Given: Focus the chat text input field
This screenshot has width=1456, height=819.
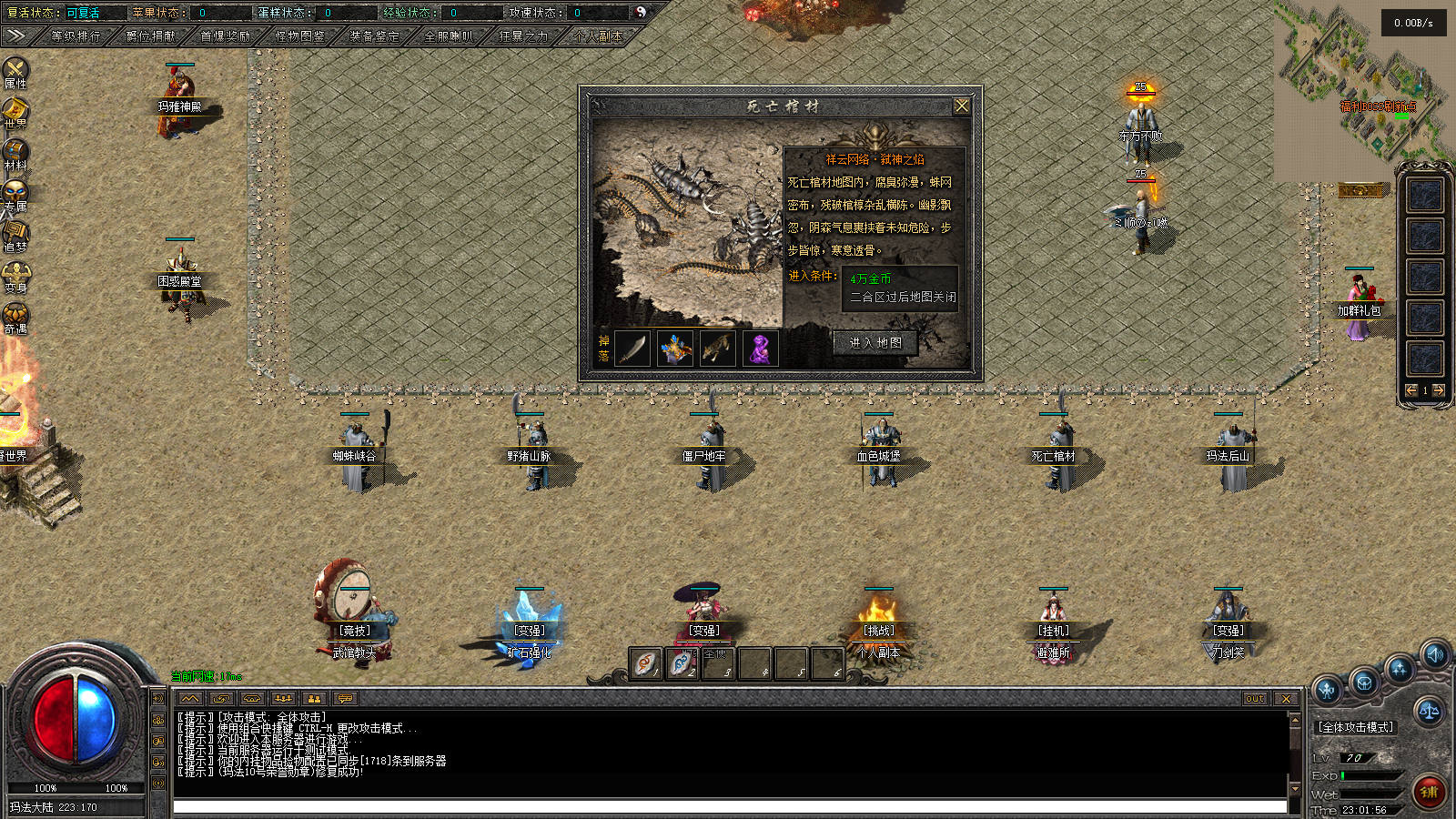Looking at the screenshot, I should 728,806.
